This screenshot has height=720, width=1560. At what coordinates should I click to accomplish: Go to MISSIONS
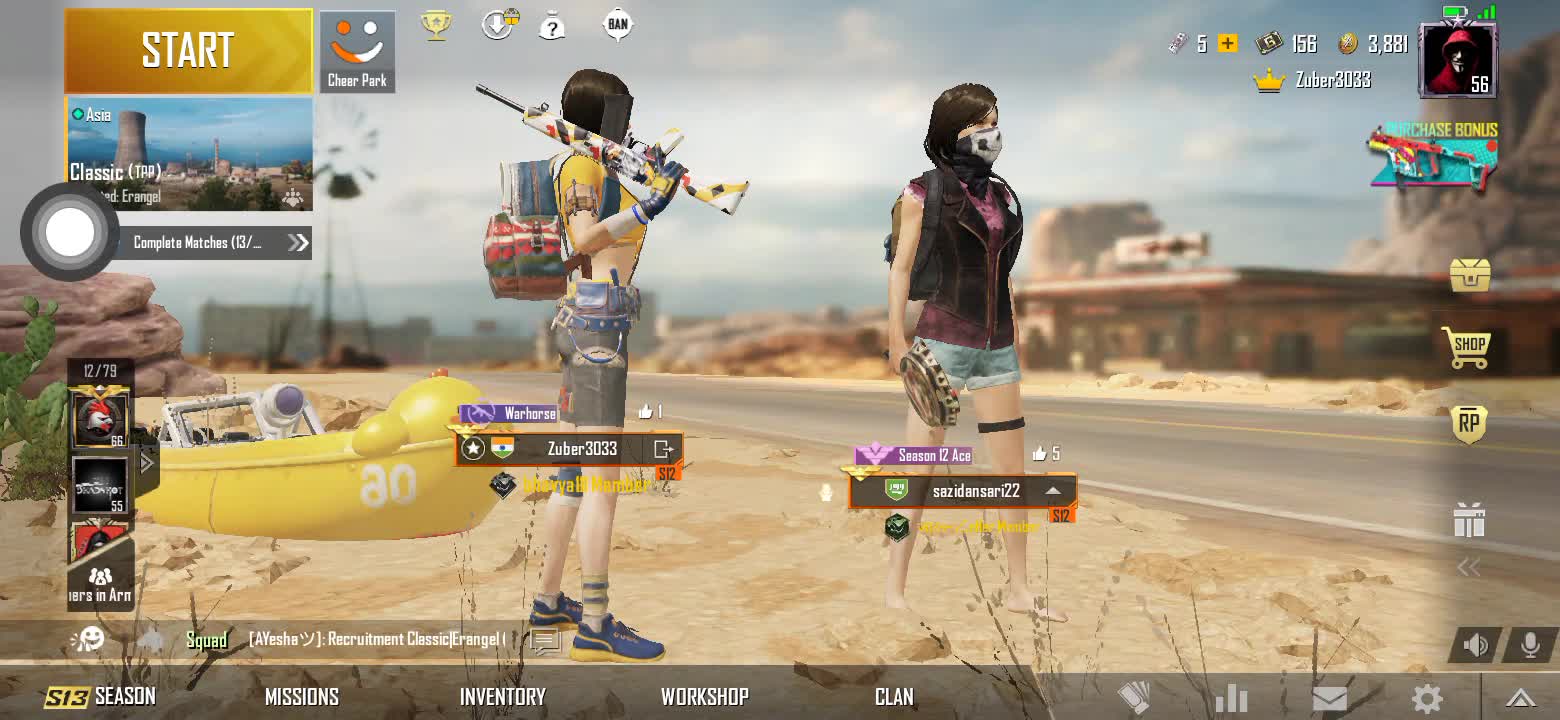pyautogui.click(x=302, y=696)
